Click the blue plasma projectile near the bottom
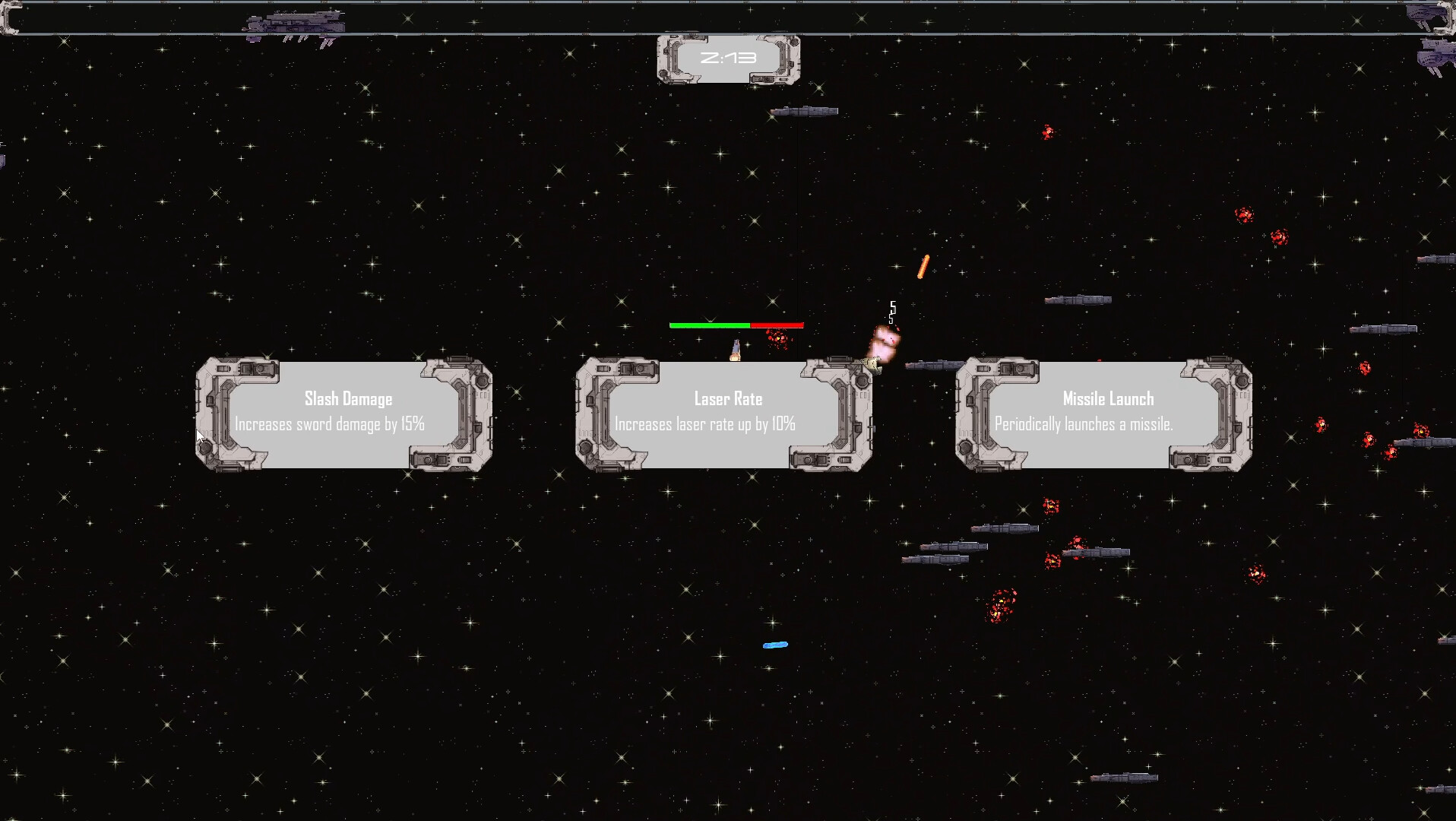Viewport: 1456px width, 821px height. [774, 644]
